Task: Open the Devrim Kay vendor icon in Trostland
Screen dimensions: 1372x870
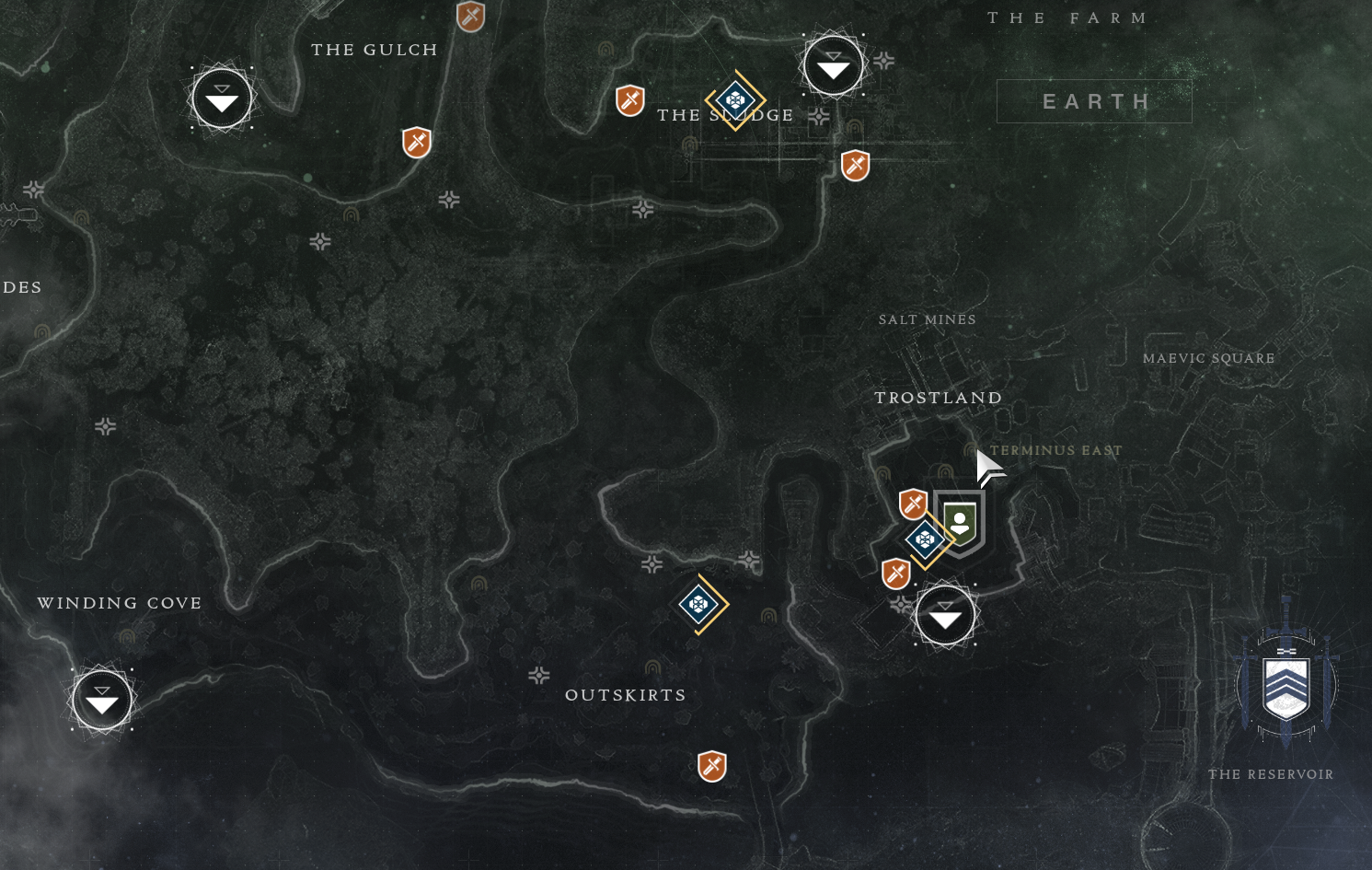Action: click(x=960, y=522)
